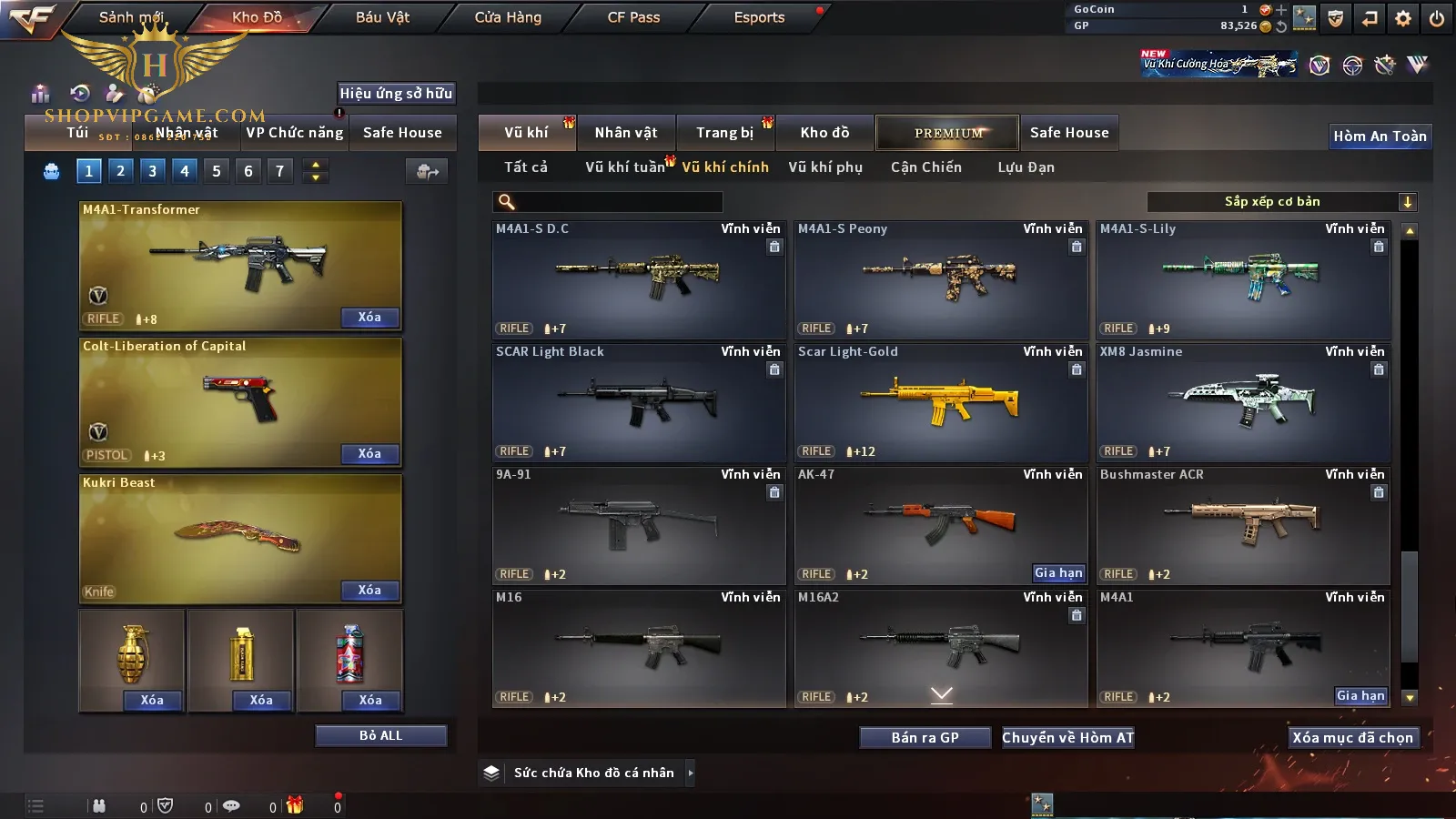This screenshot has width=1456, height=819.
Task: Remove the M4A1-Transformer with Xóa
Action: [x=369, y=318]
